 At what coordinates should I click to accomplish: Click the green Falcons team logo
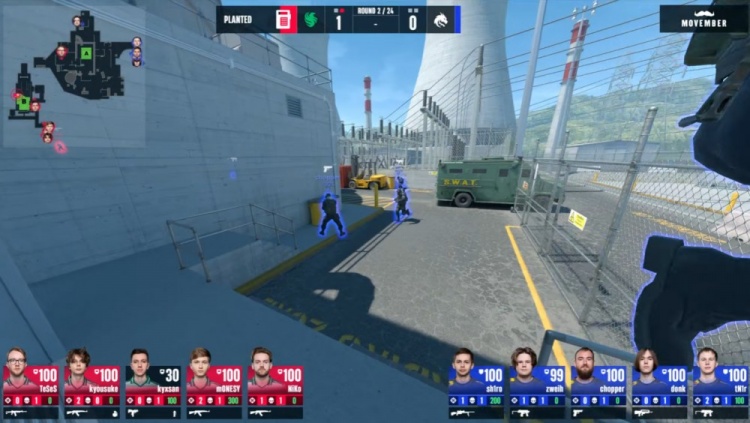(312, 19)
